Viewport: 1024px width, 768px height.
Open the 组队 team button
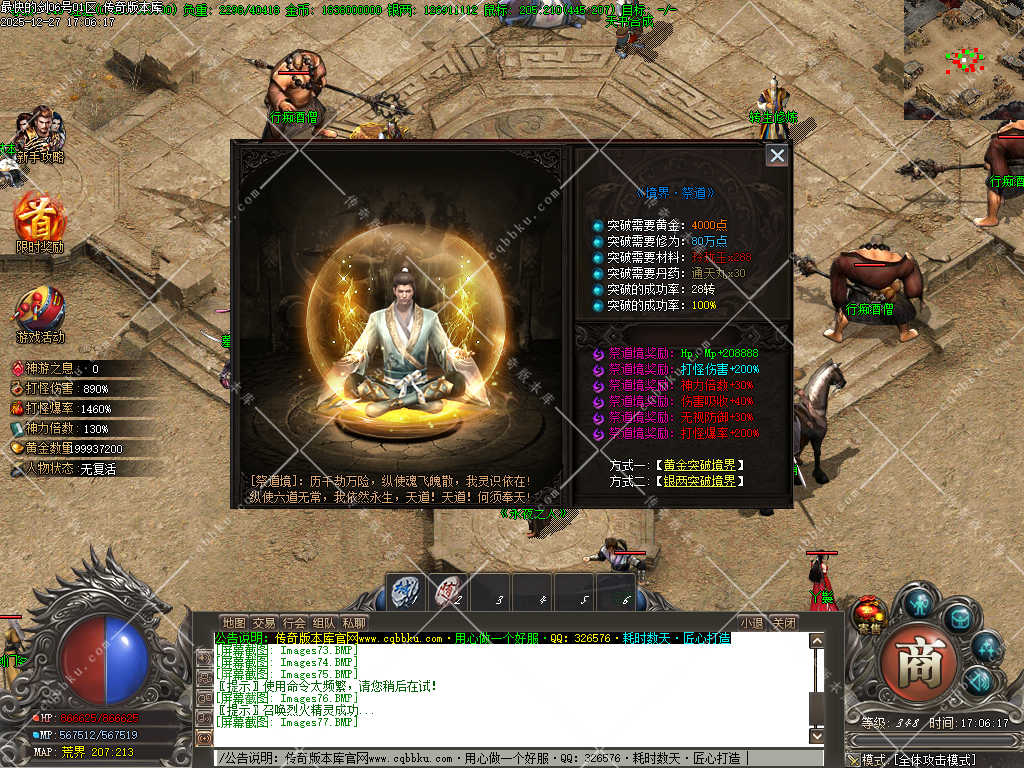tap(324, 623)
